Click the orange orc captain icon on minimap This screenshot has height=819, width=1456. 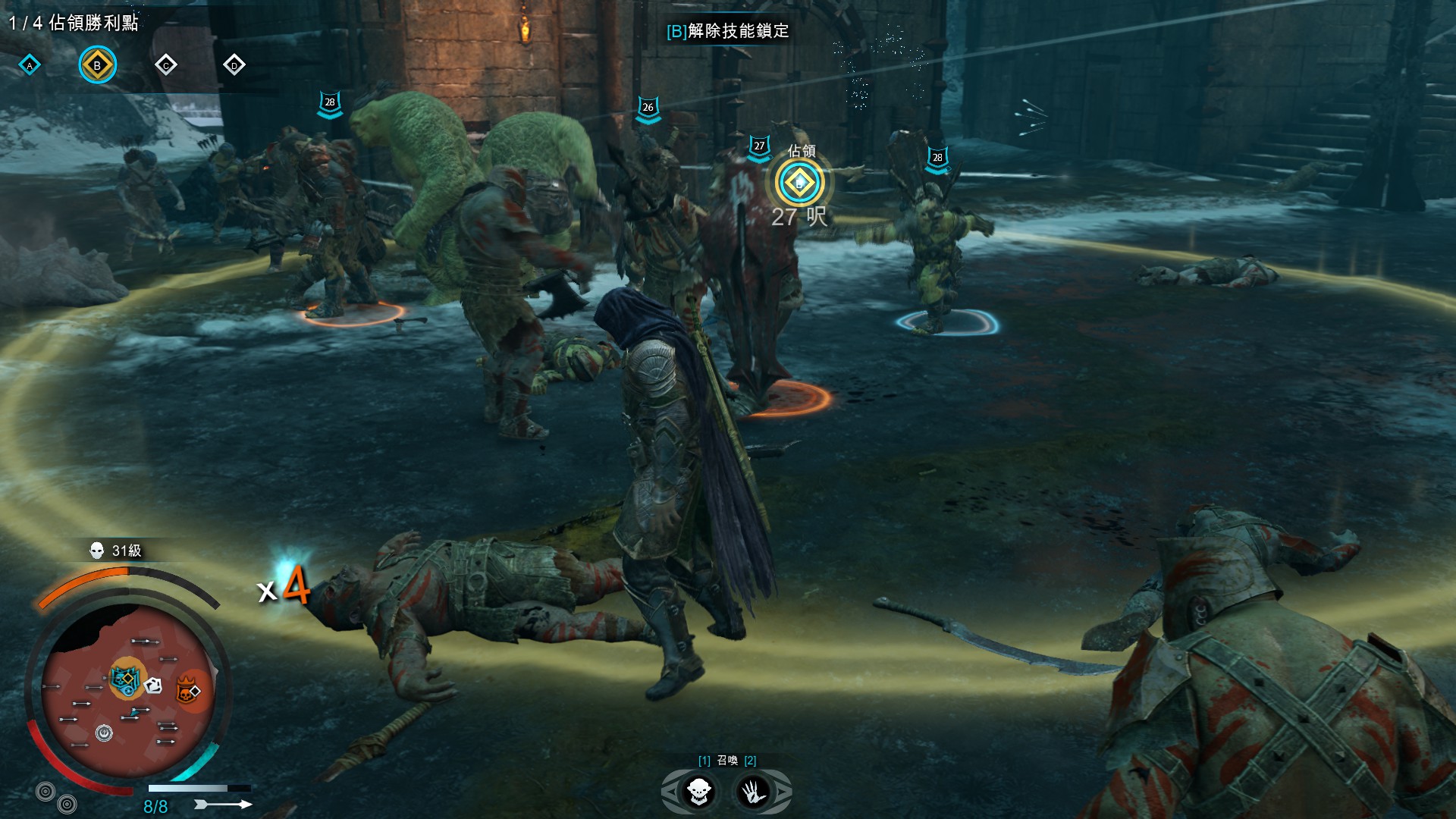[188, 691]
